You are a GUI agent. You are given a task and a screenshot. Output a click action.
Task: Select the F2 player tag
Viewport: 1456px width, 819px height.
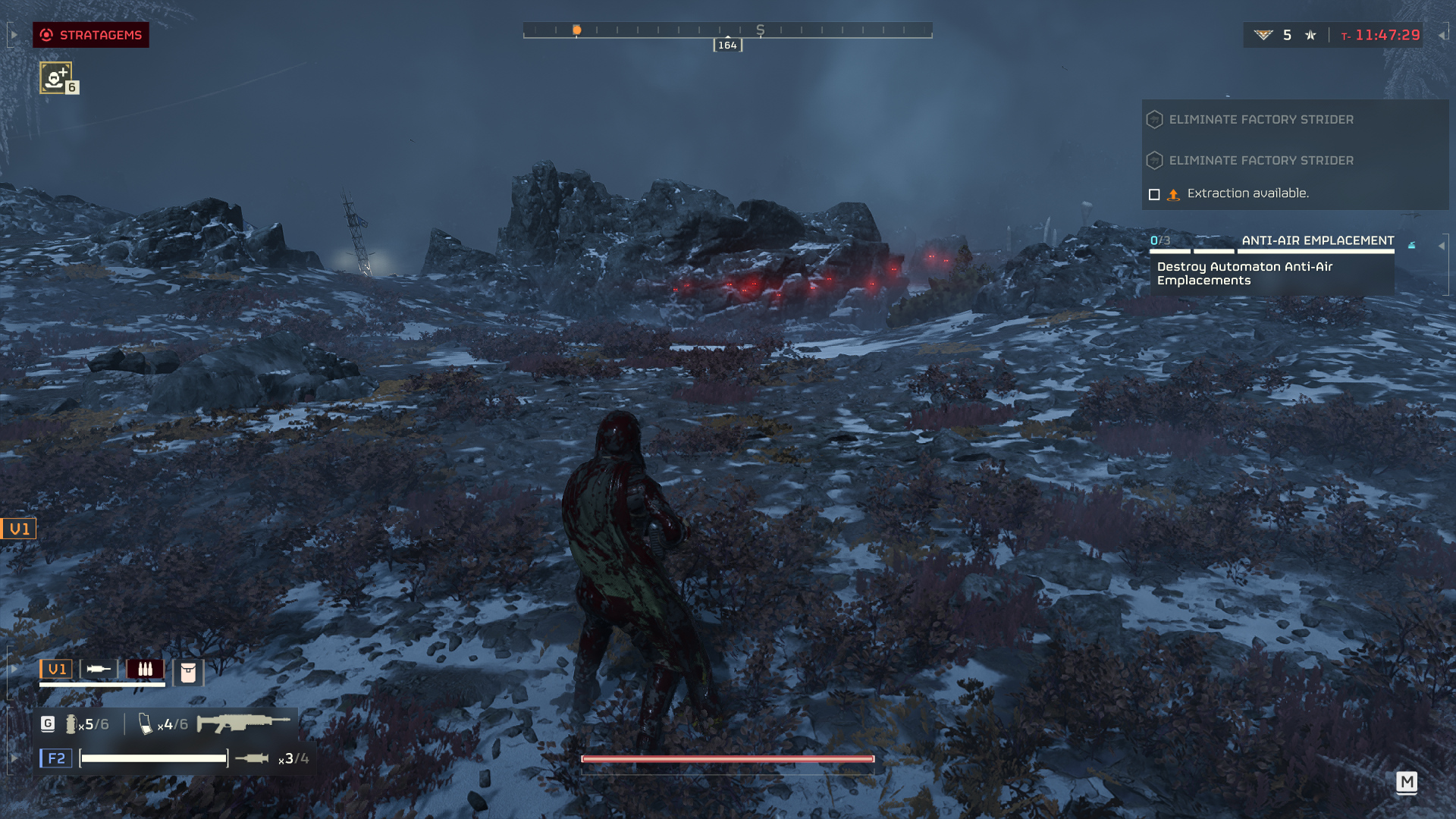(x=56, y=758)
